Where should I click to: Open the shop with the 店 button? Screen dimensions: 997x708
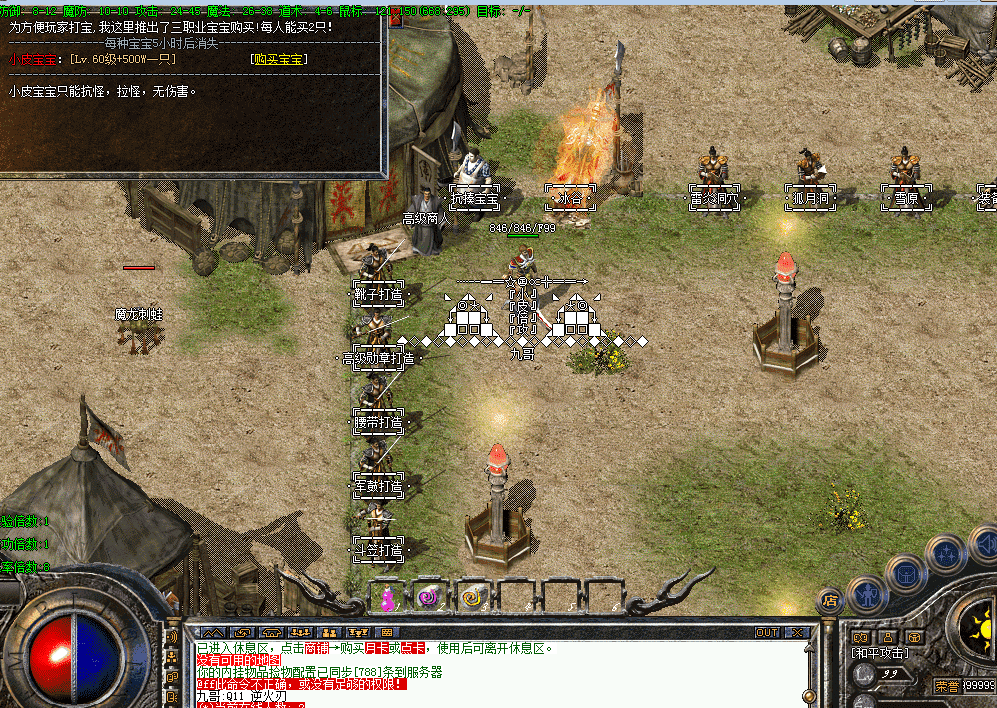[x=828, y=602]
